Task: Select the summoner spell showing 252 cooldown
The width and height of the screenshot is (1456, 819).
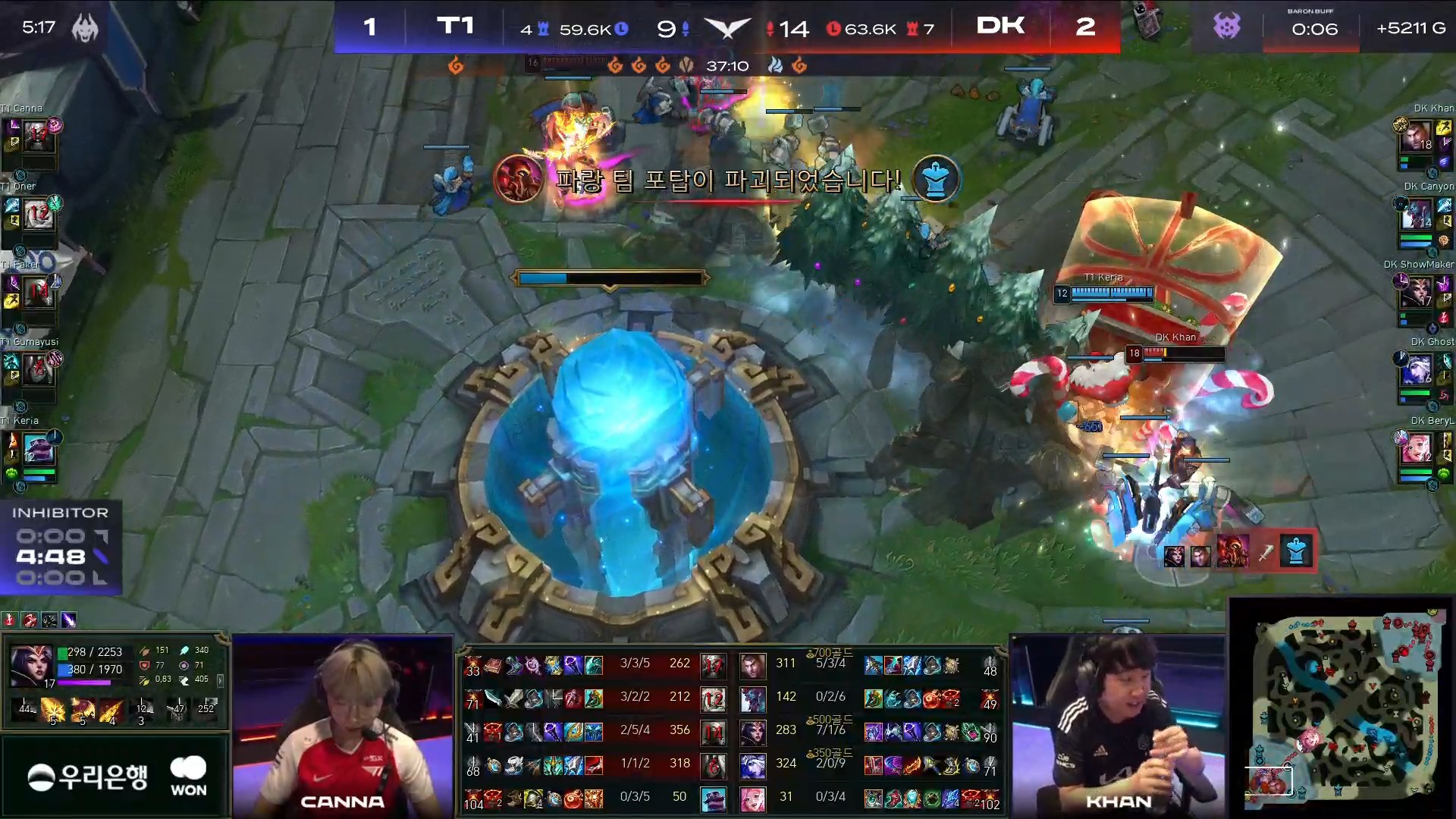Action: click(206, 709)
